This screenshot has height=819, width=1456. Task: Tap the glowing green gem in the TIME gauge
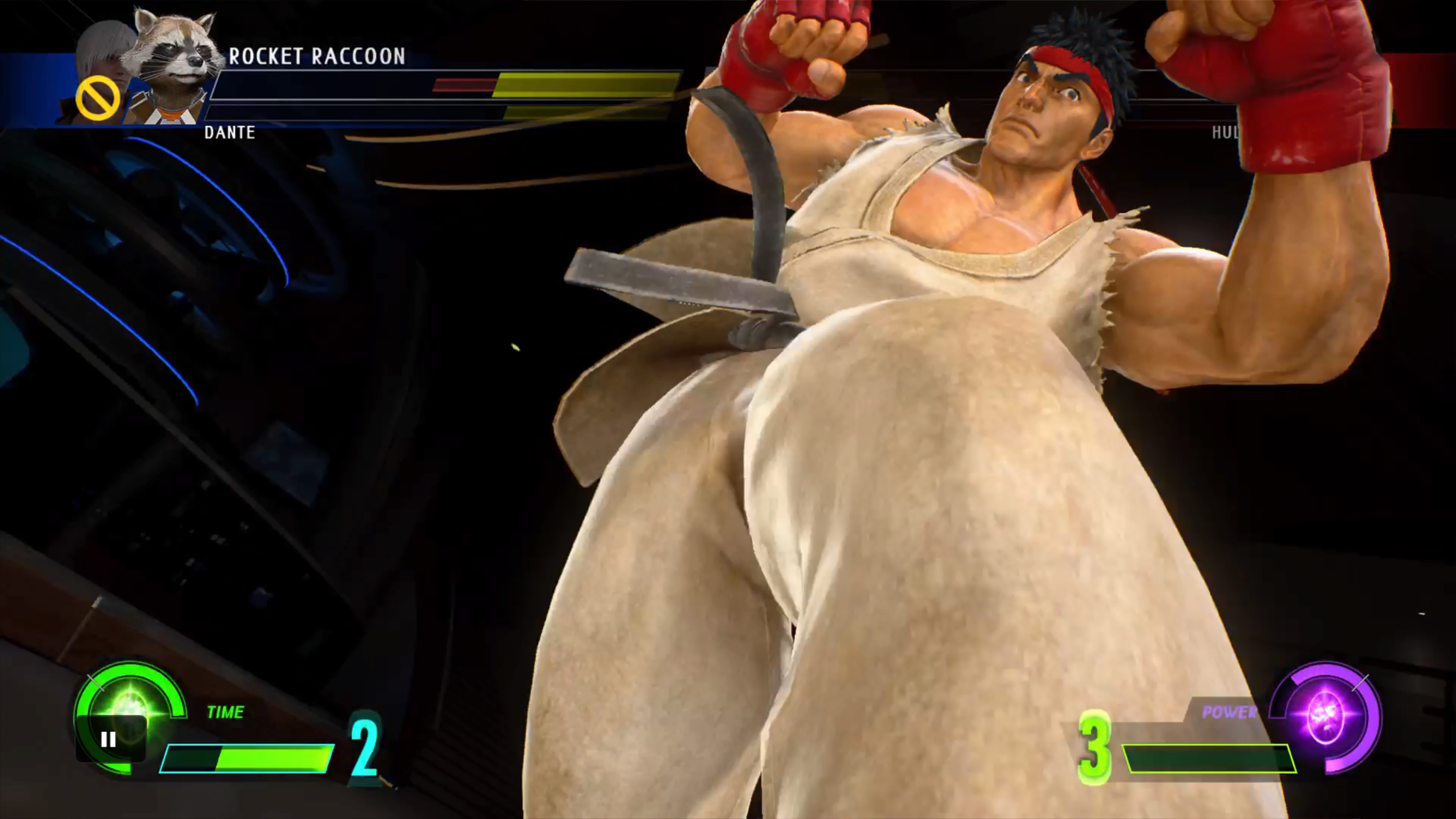[x=130, y=704]
